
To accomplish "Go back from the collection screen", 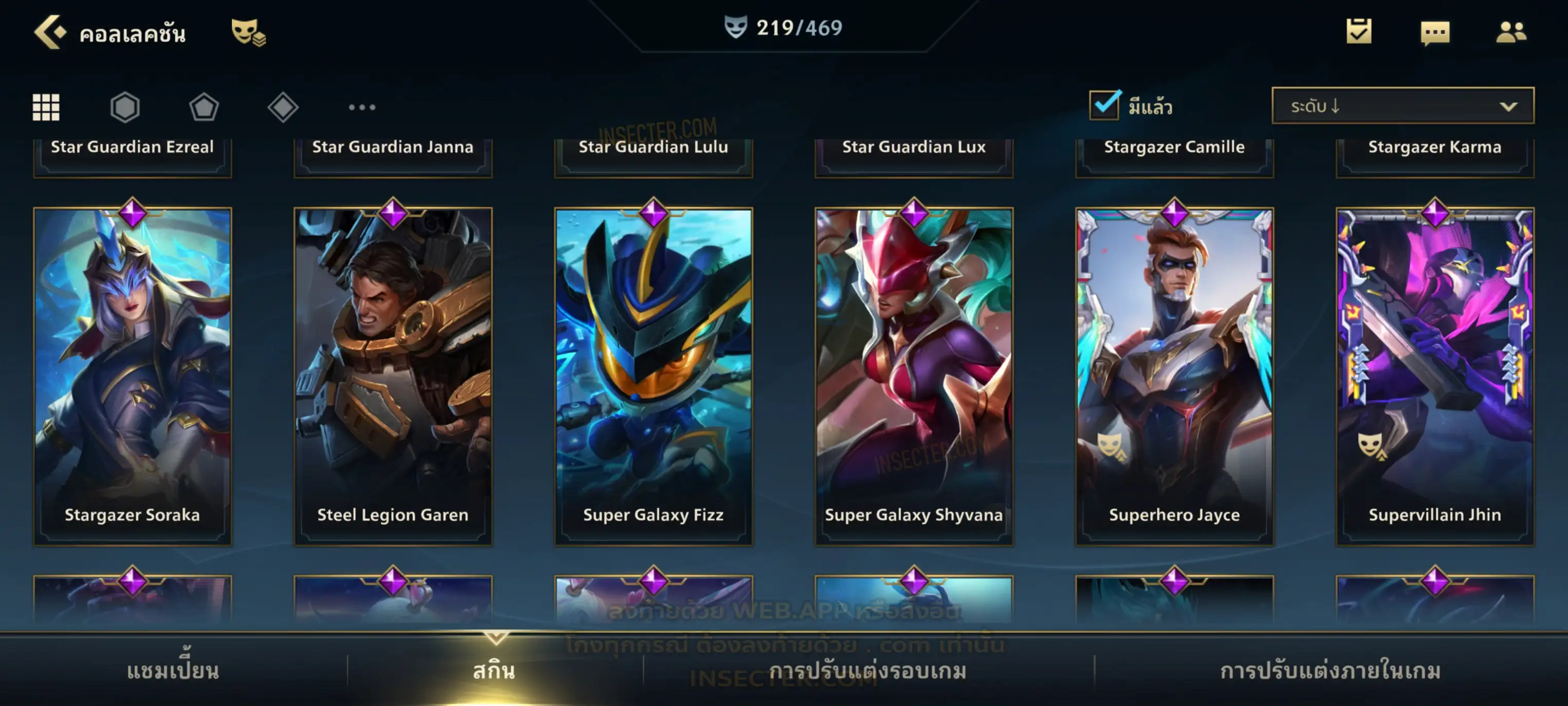I will (x=50, y=32).
